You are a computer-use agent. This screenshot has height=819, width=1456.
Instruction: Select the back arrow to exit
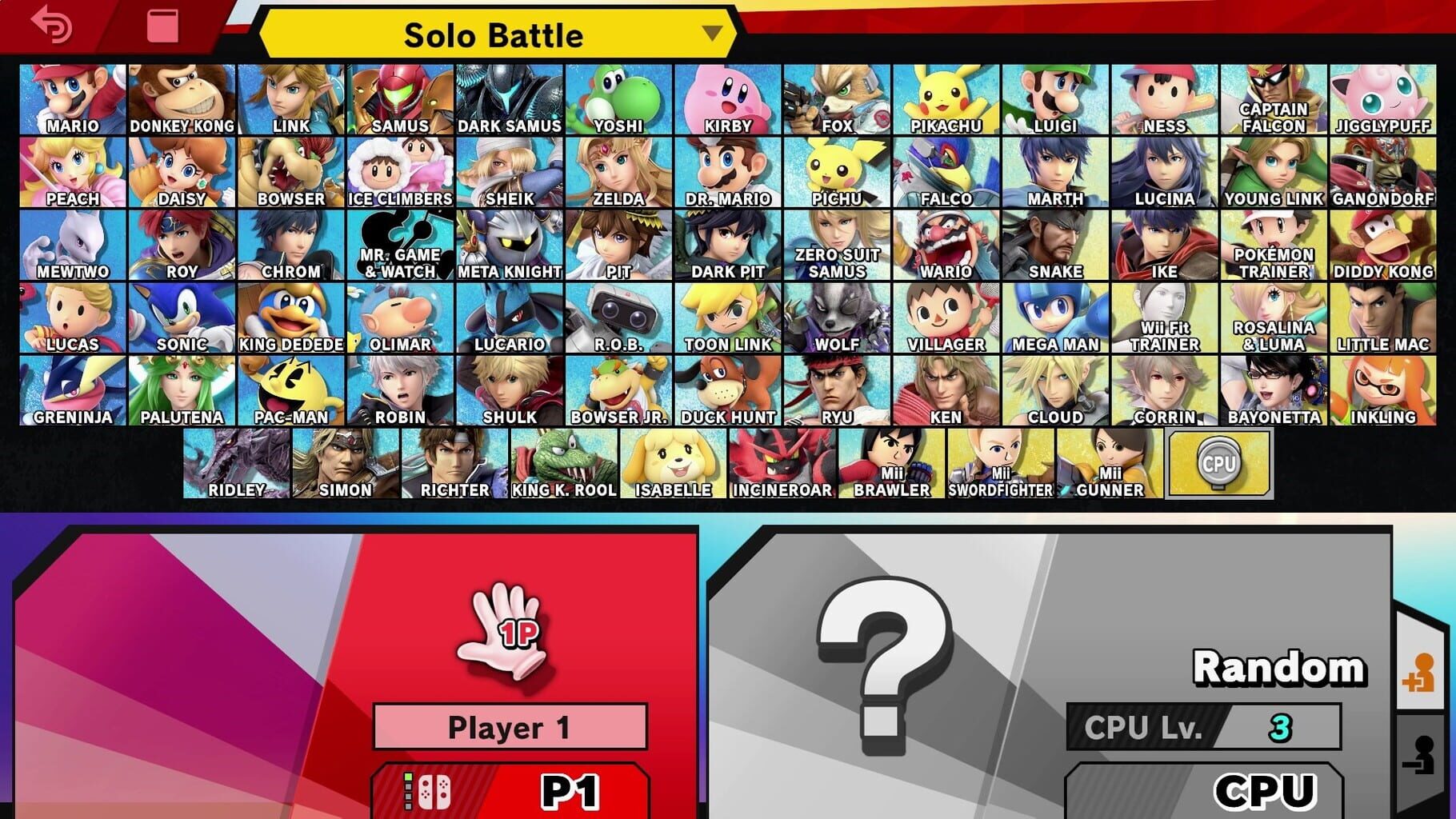coord(48,24)
